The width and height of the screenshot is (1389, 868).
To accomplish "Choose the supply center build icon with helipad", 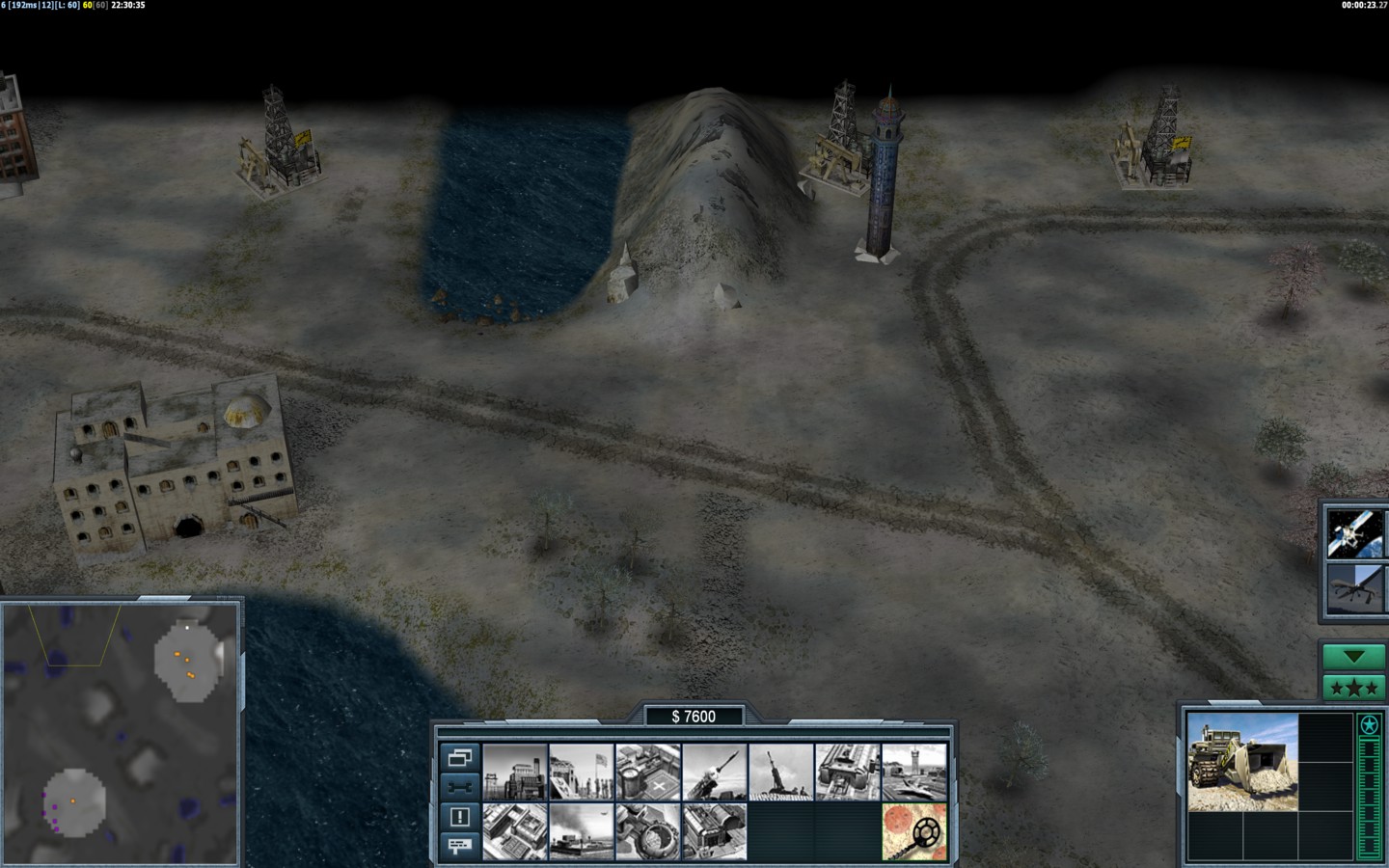I will pyautogui.click(x=648, y=773).
